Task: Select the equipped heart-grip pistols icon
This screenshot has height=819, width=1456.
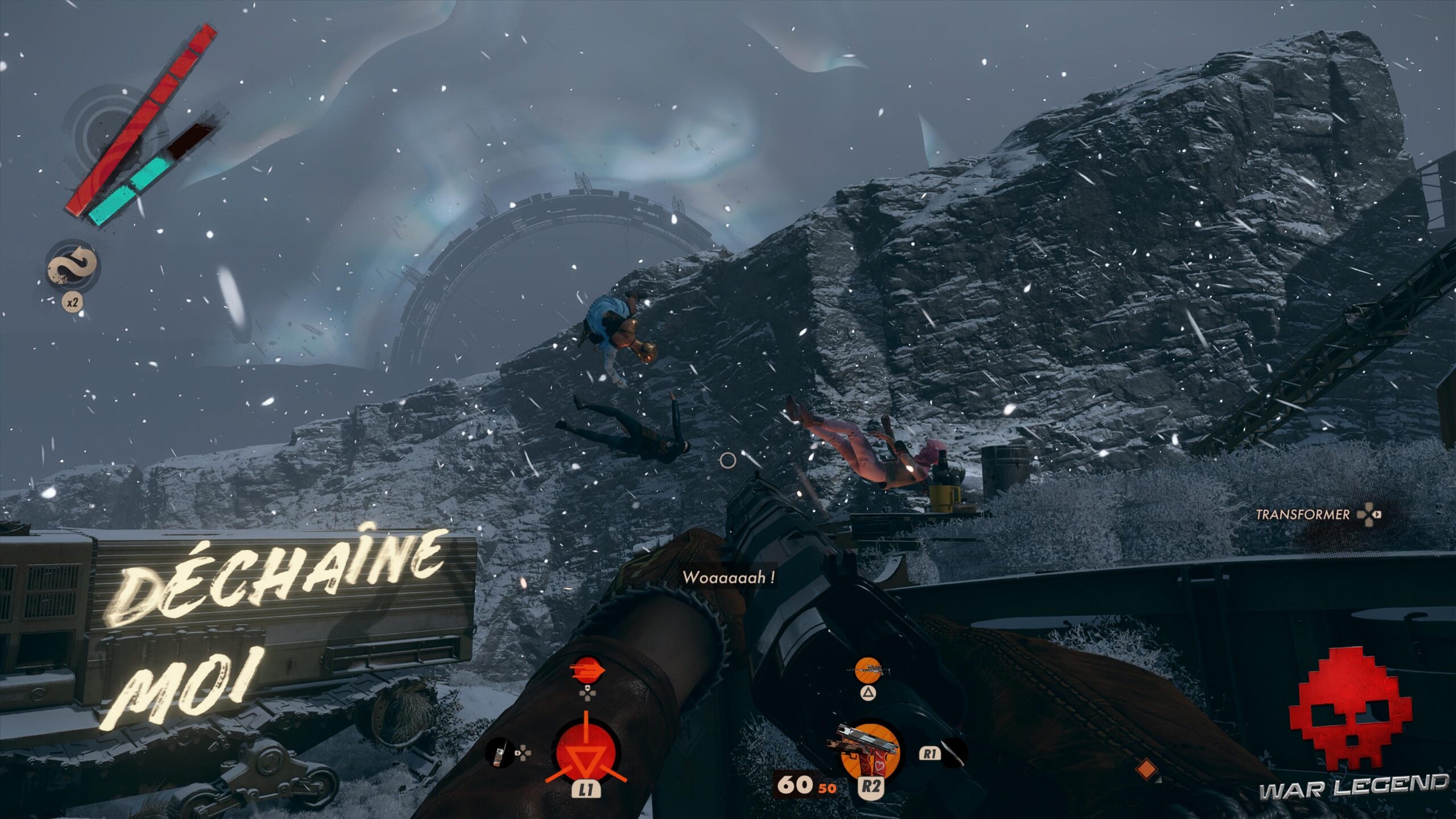Action: pyautogui.click(x=868, y=750)
